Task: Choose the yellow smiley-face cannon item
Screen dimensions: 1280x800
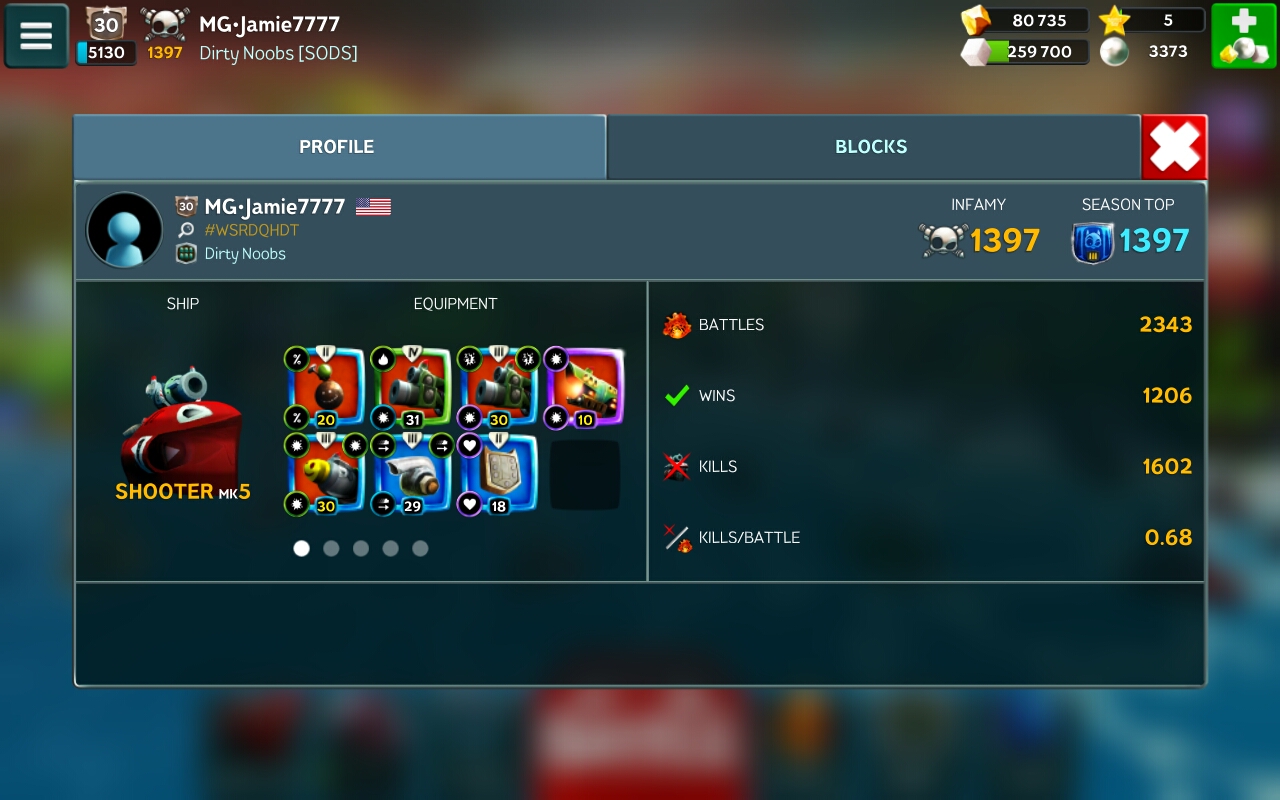Action: pyautogui.click(x=325, y=475)
